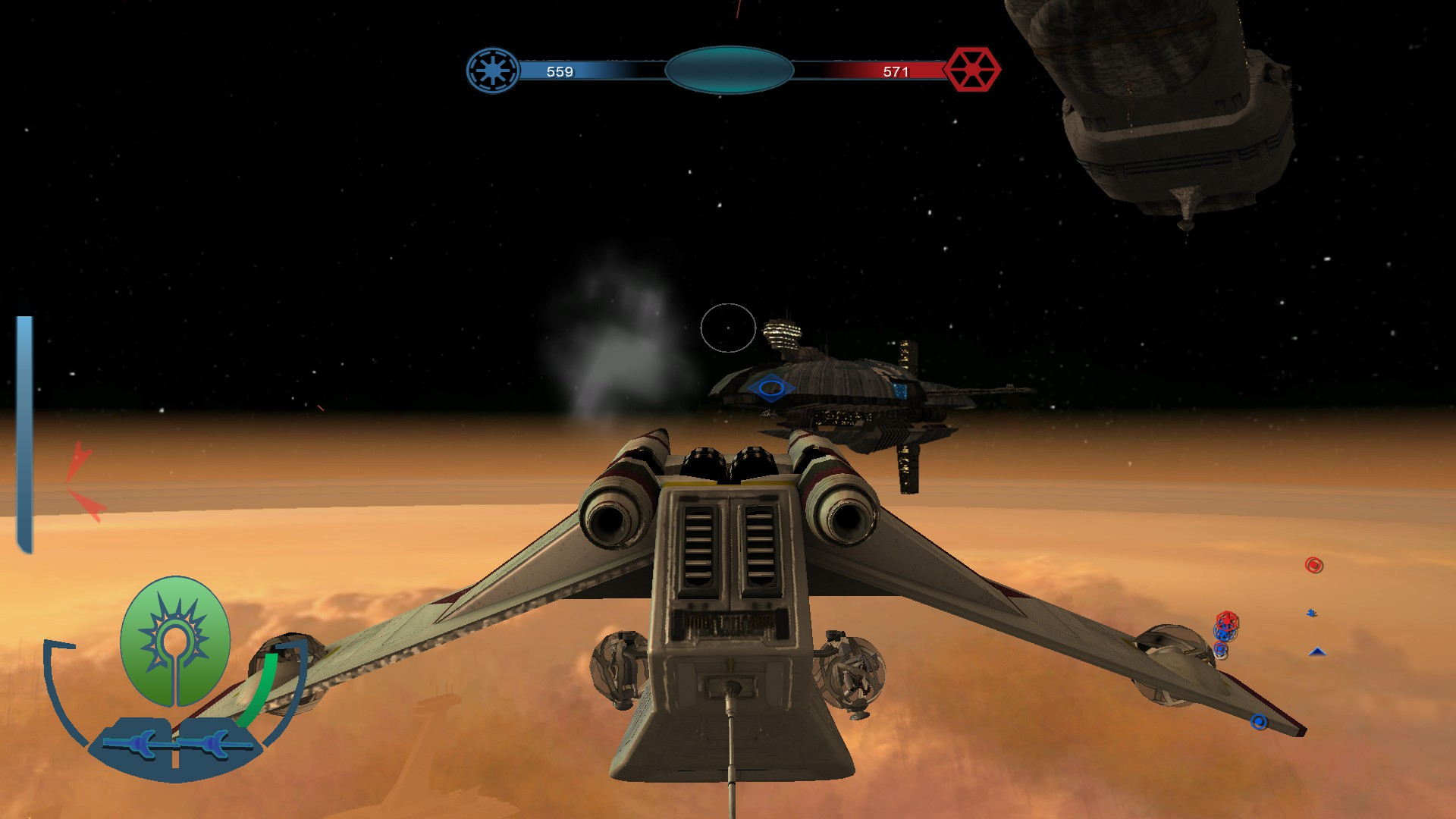The height and width of the screenshot is (819, 1456).
Task: Click the blue diamond target marker
Action: pyautogui.click(x=770, y=388)
